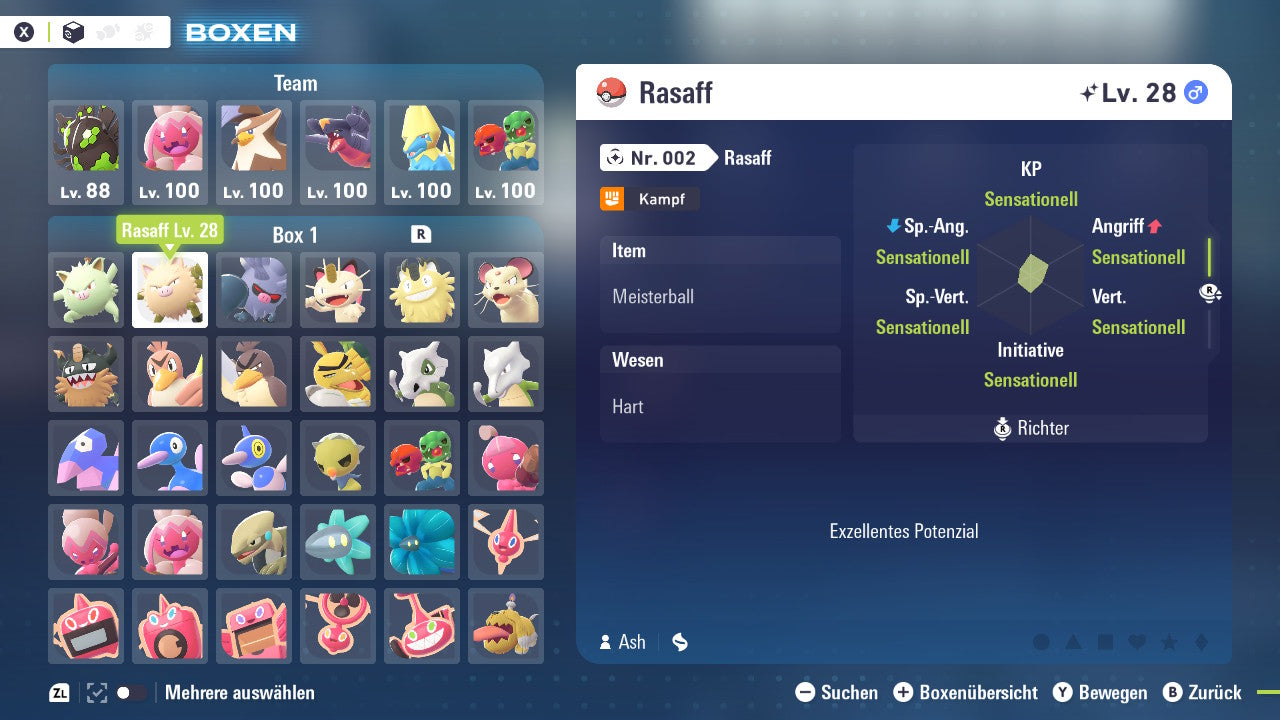
Task: Select the Mankey slot in Box 1
Action: point(86,290)
